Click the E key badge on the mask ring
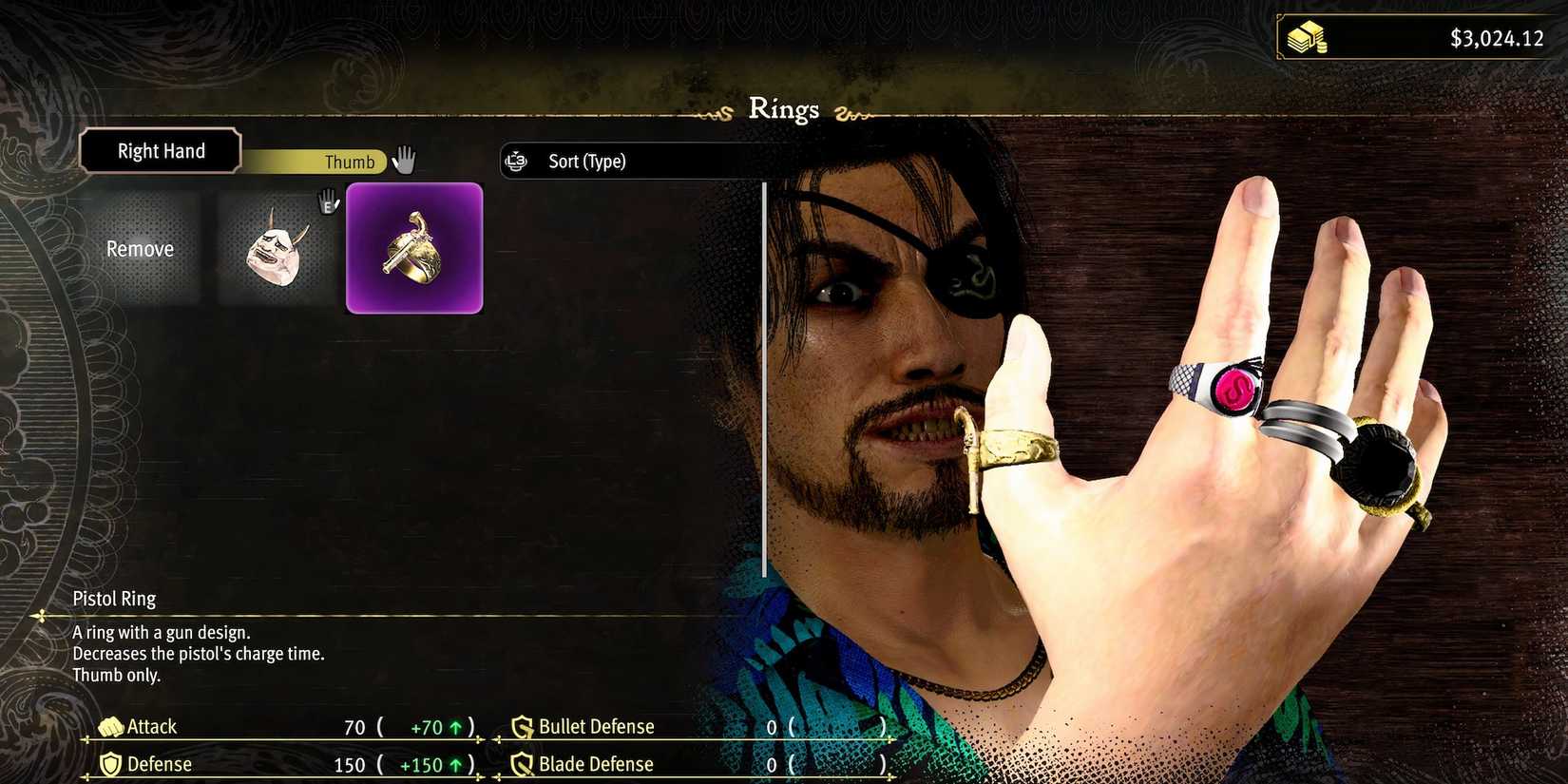Viewport: 1568px width, 784px height. 329,203
